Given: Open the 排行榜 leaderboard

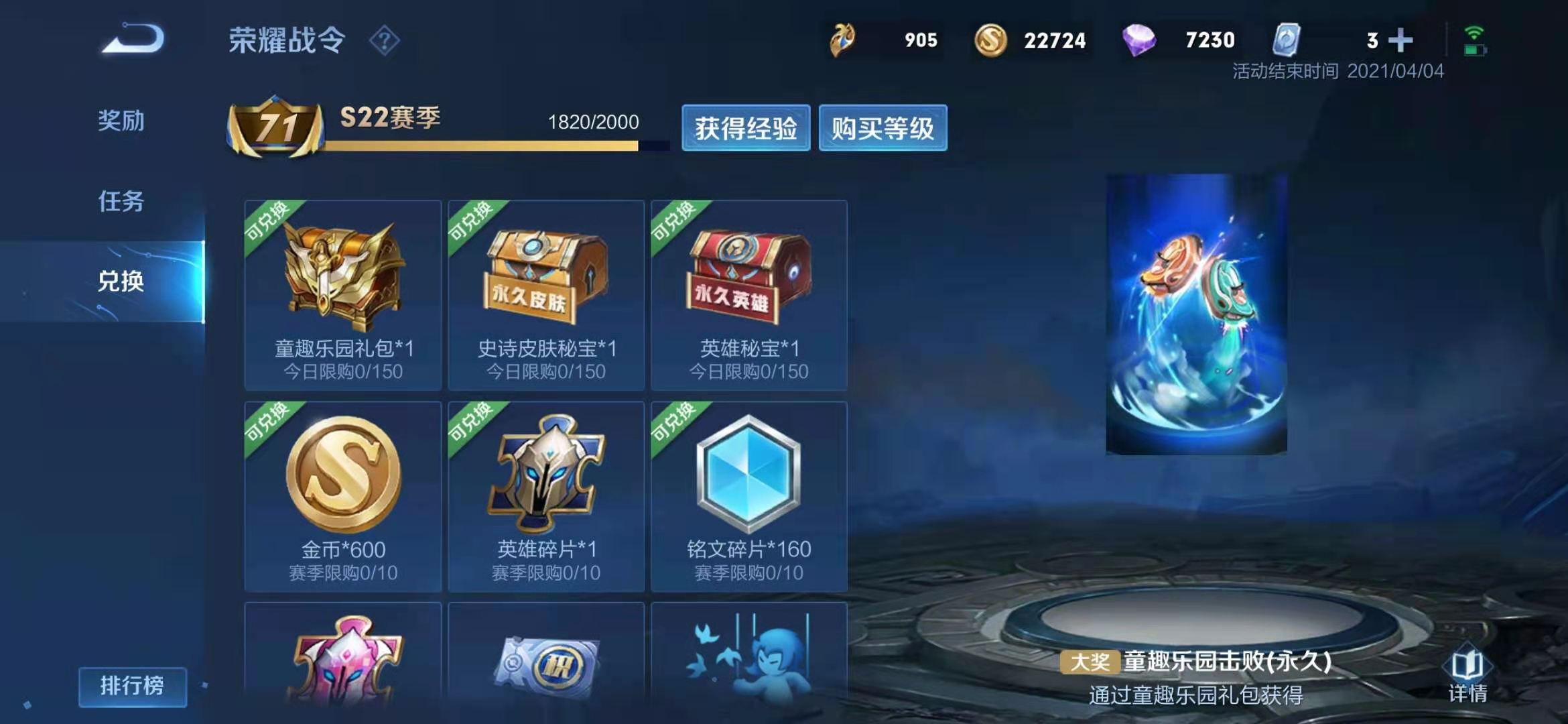Looking at the screenshot, I should click(x=132, y=686).
